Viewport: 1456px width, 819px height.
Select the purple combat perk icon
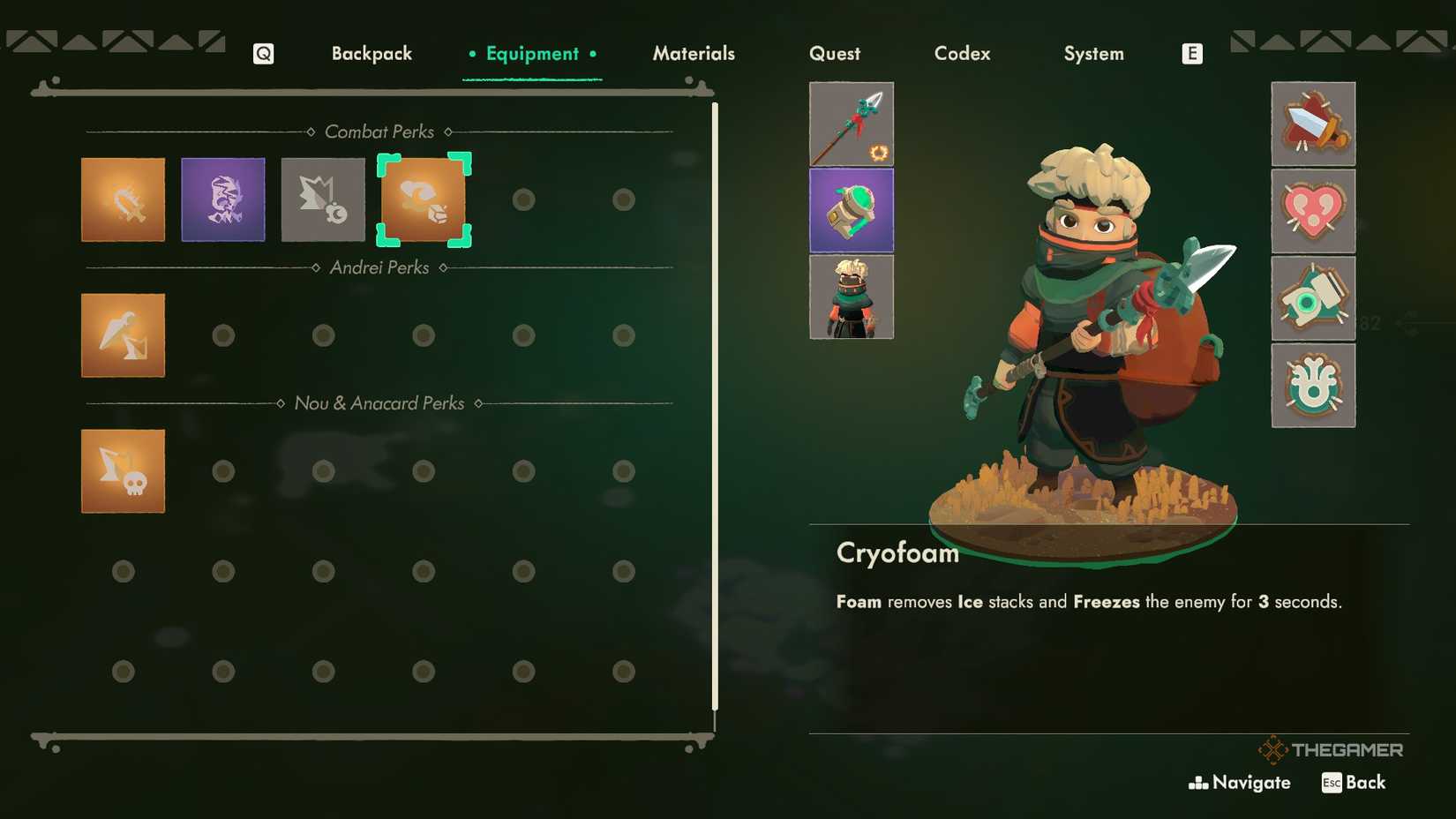[x=222, y=199]
